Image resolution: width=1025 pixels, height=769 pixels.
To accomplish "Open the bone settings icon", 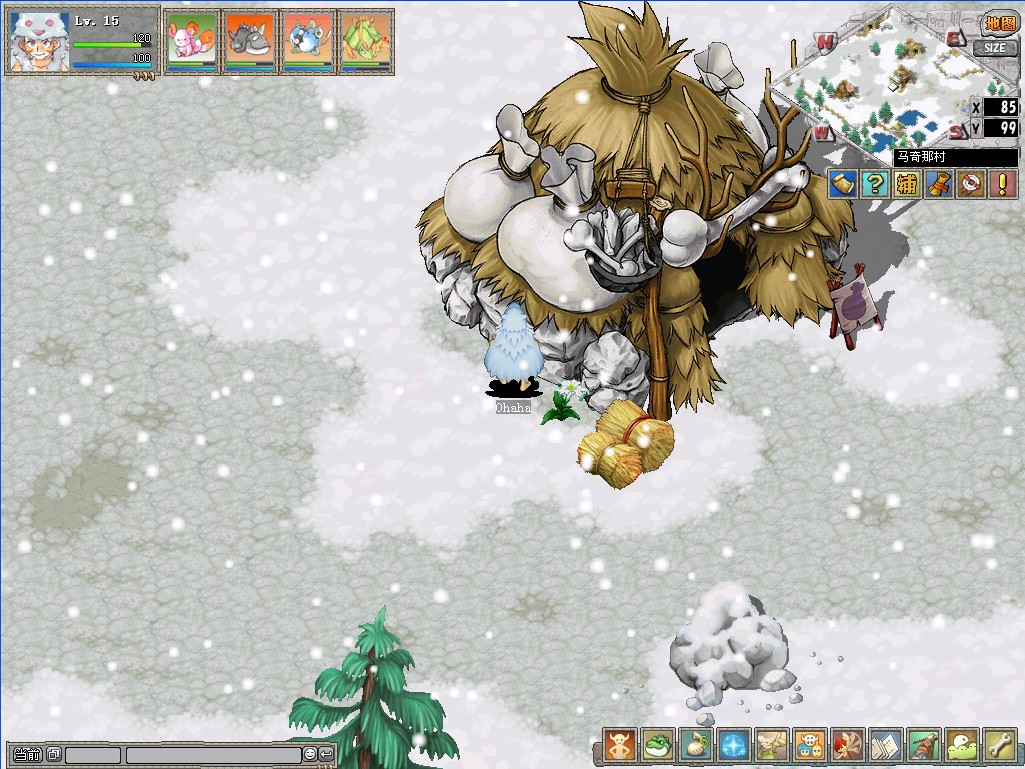I will pyautogui.click(x=999, y=745).
